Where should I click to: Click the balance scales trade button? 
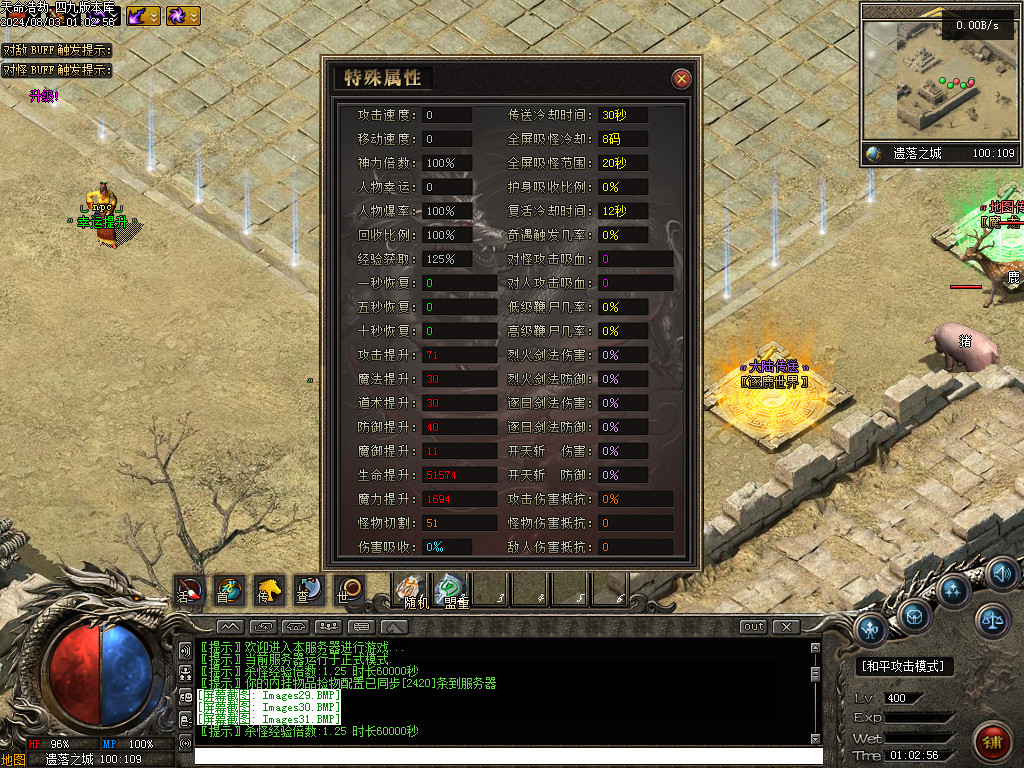[x=993, y=621]
